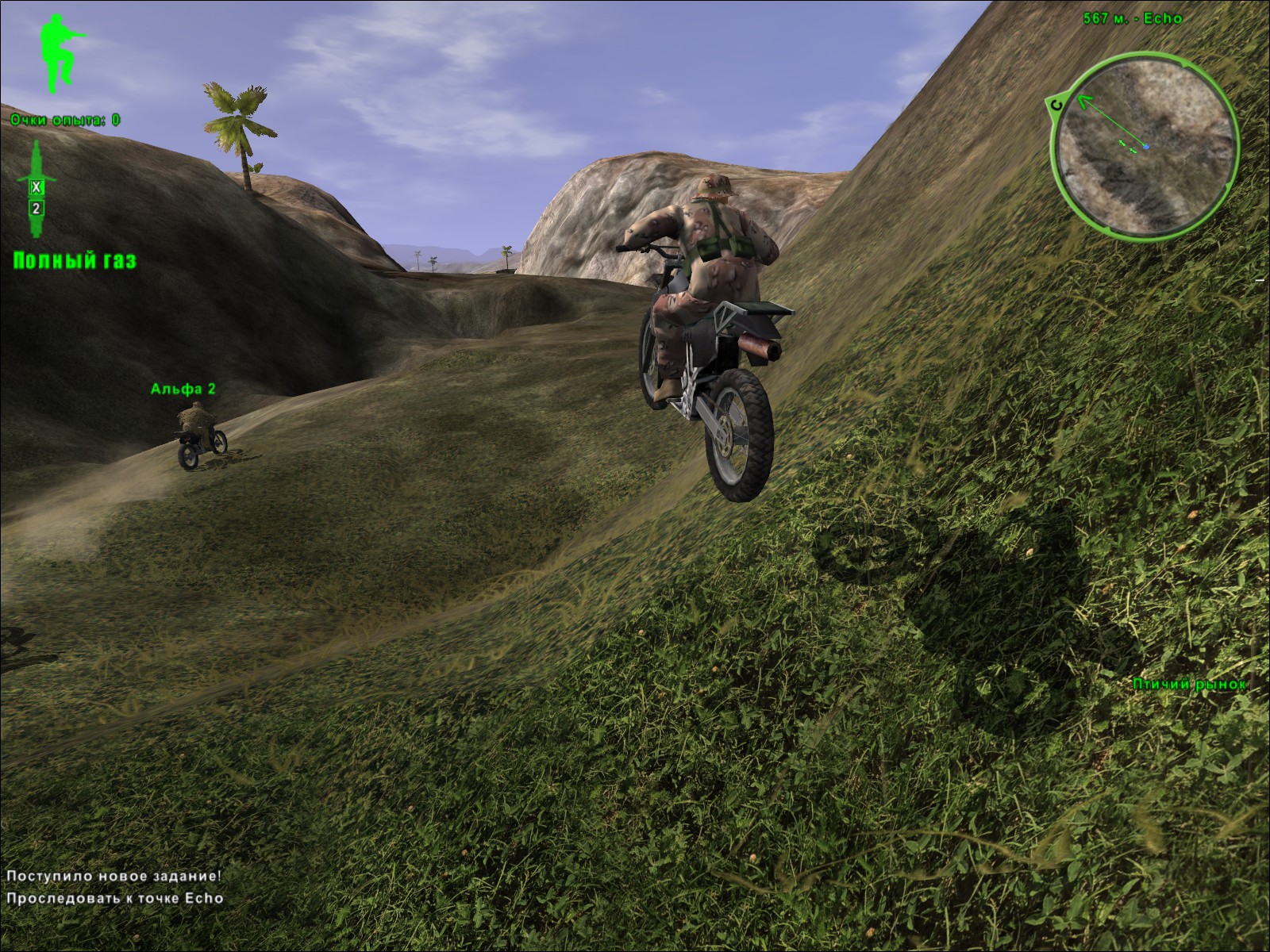Toggle the Полный газ throttle indicator

pos(75,259)
